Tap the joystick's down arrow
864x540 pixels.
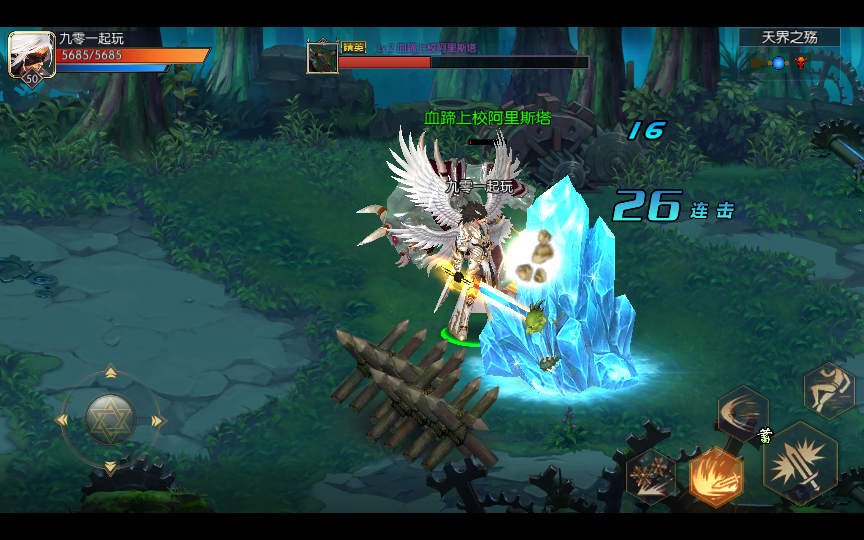110,466
